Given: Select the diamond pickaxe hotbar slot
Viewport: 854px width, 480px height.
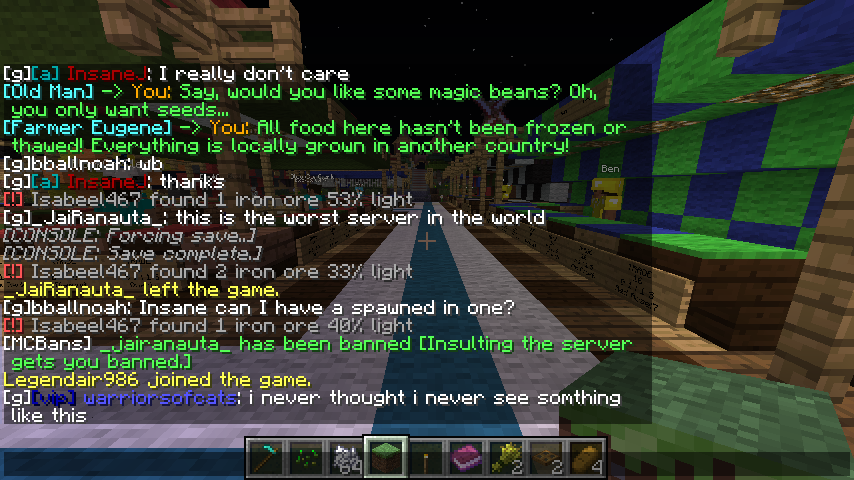Looking at the screenshot, I should click(x=264, y=457).
